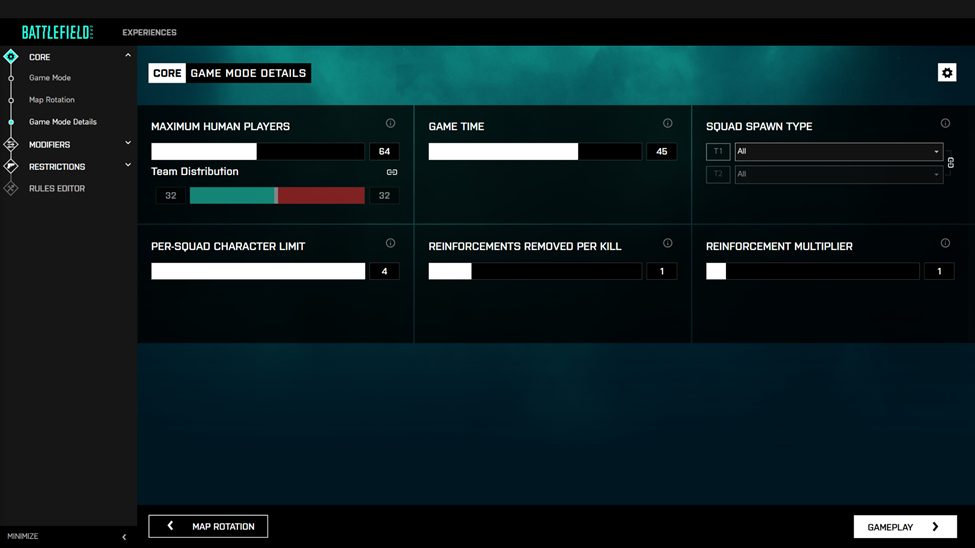975x548 pixels.
Task: Open the Rules Editor
Action: (57, 188)
